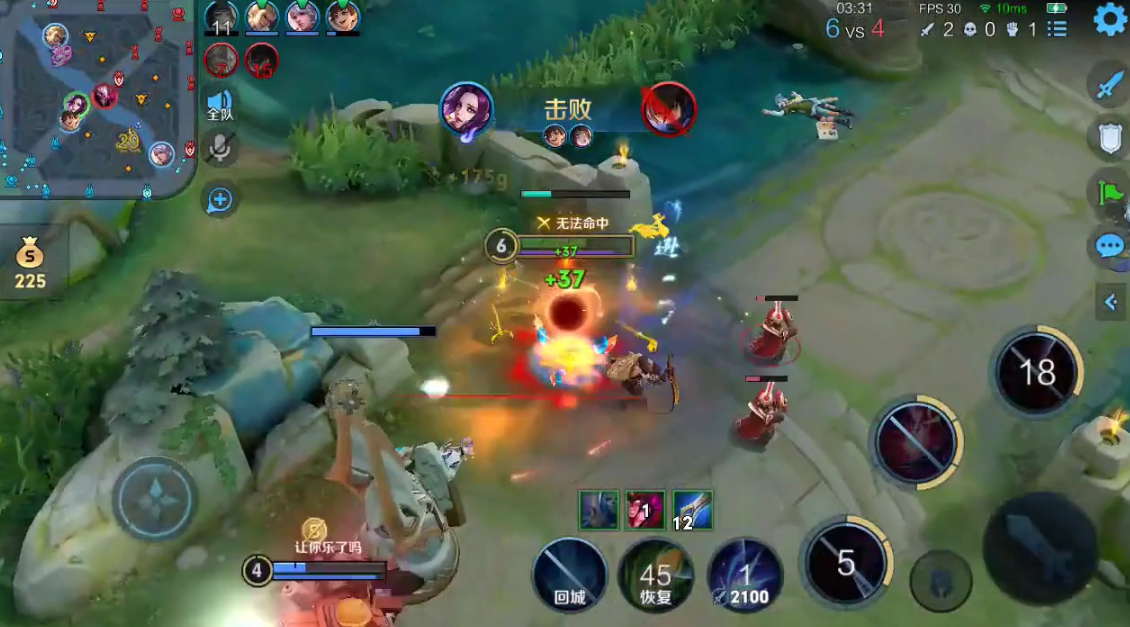
Task: Tap the large sword basic attack button
Action: click(1040, 547)
